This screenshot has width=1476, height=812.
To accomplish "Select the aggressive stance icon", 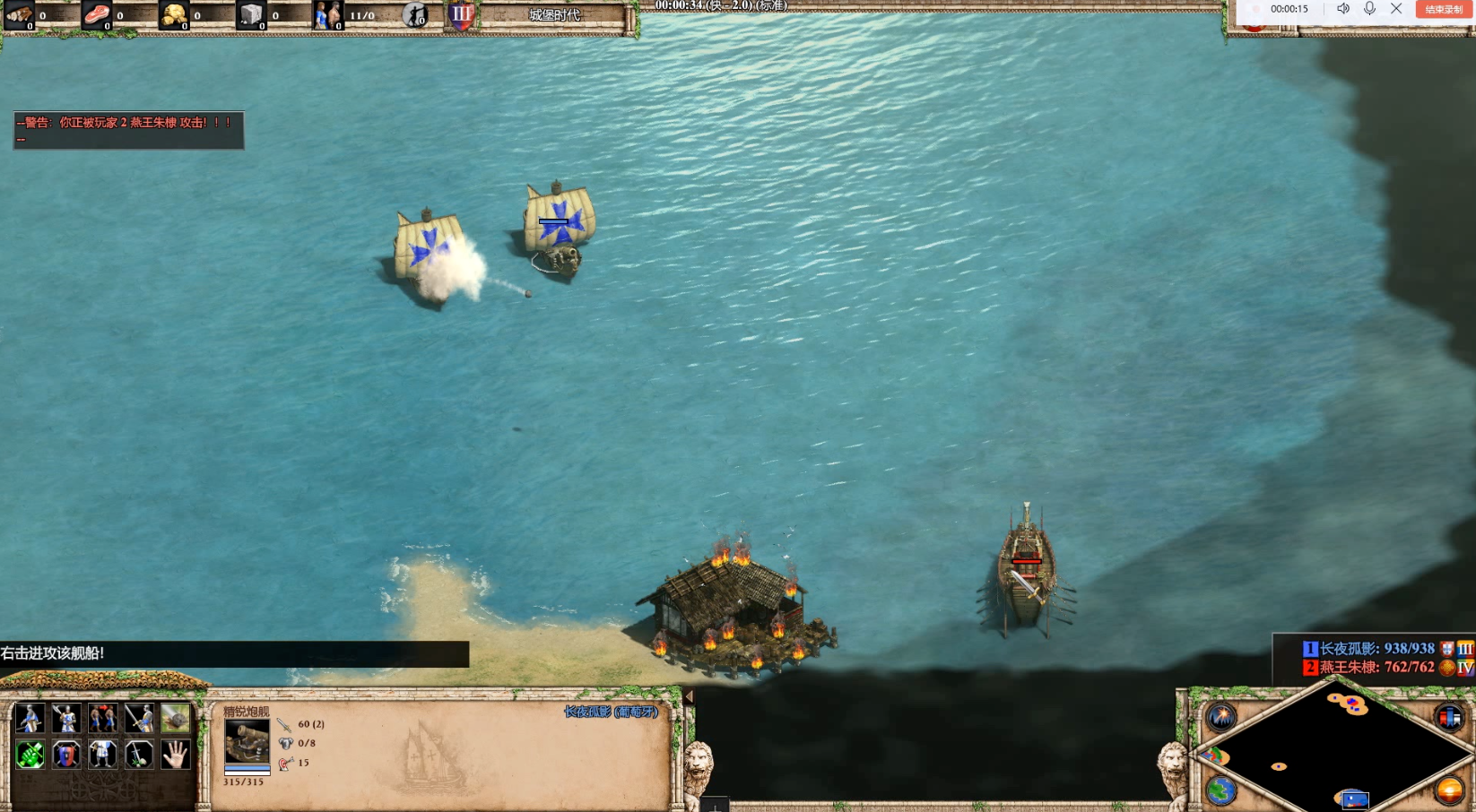I will (30, 718).
